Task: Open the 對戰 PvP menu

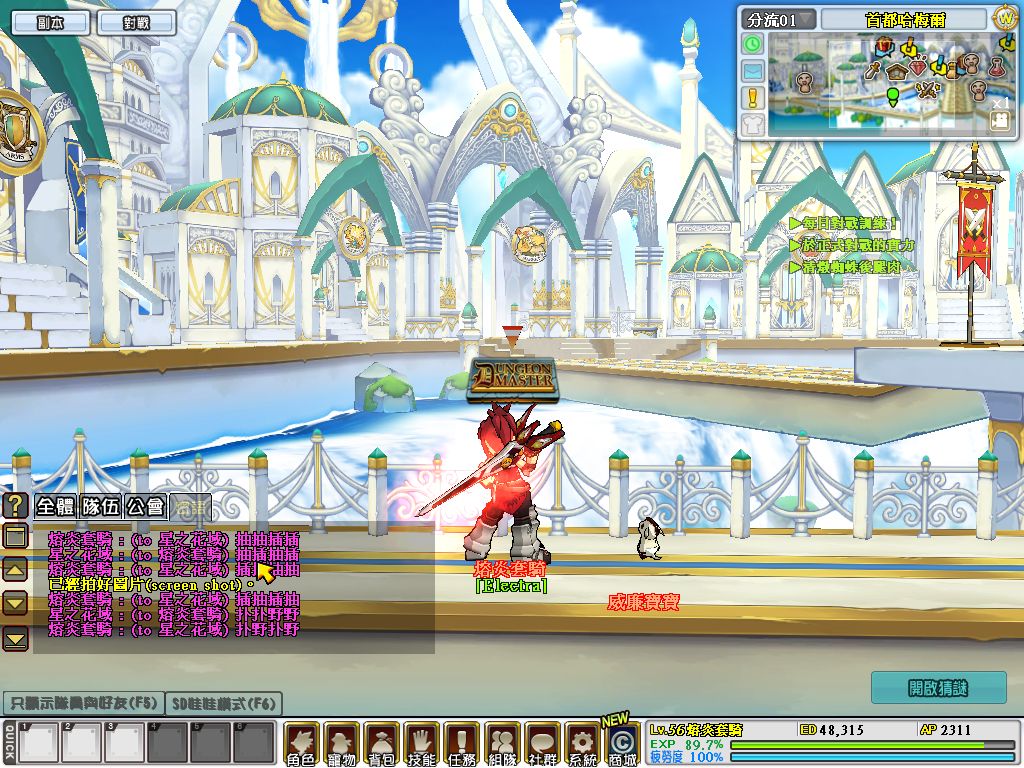Action: click(x=137, y=22)
